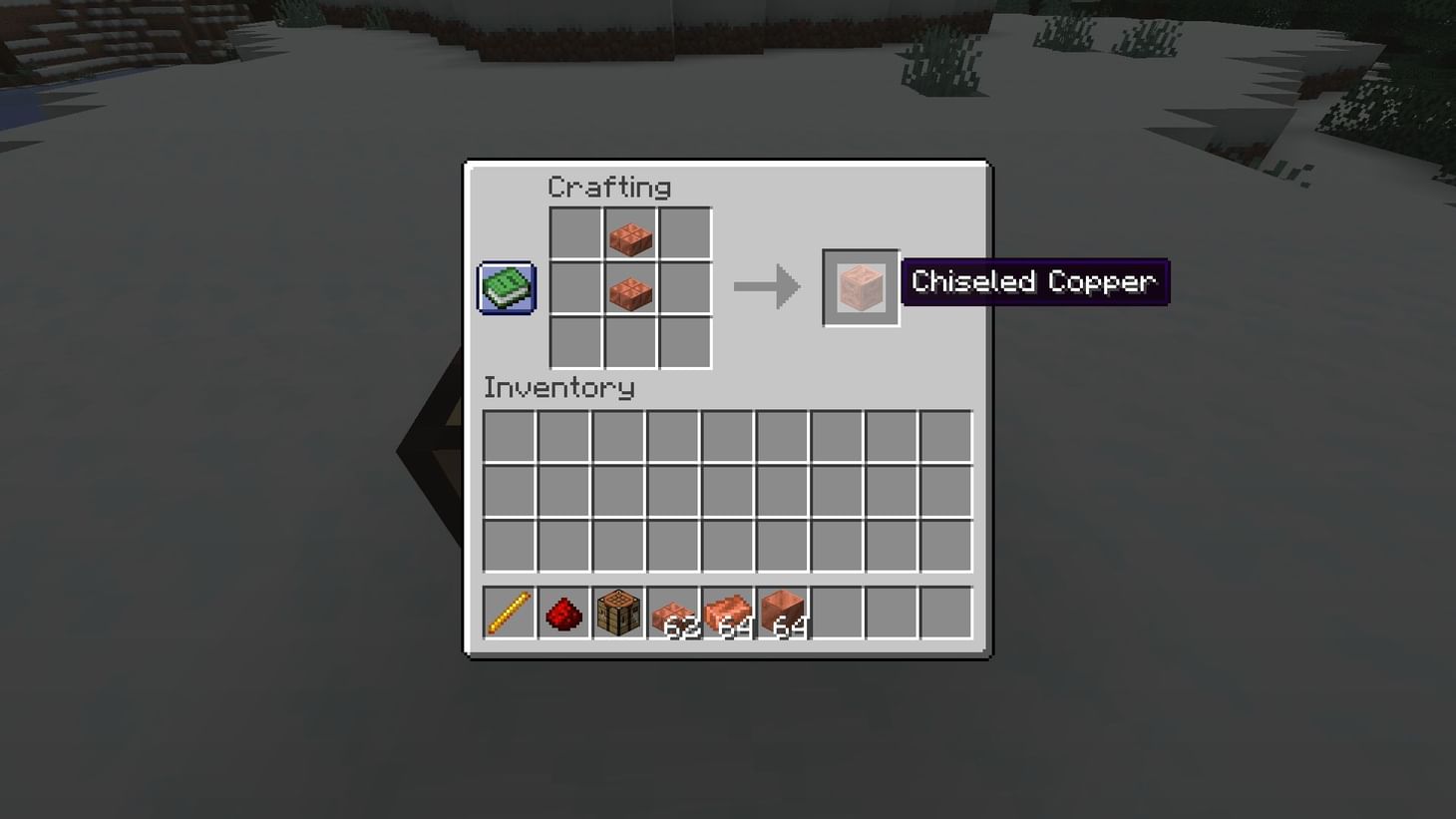Click the cut copper slab in top-middle grid slot
1456x819 pixels.
[x=630, y=234]
